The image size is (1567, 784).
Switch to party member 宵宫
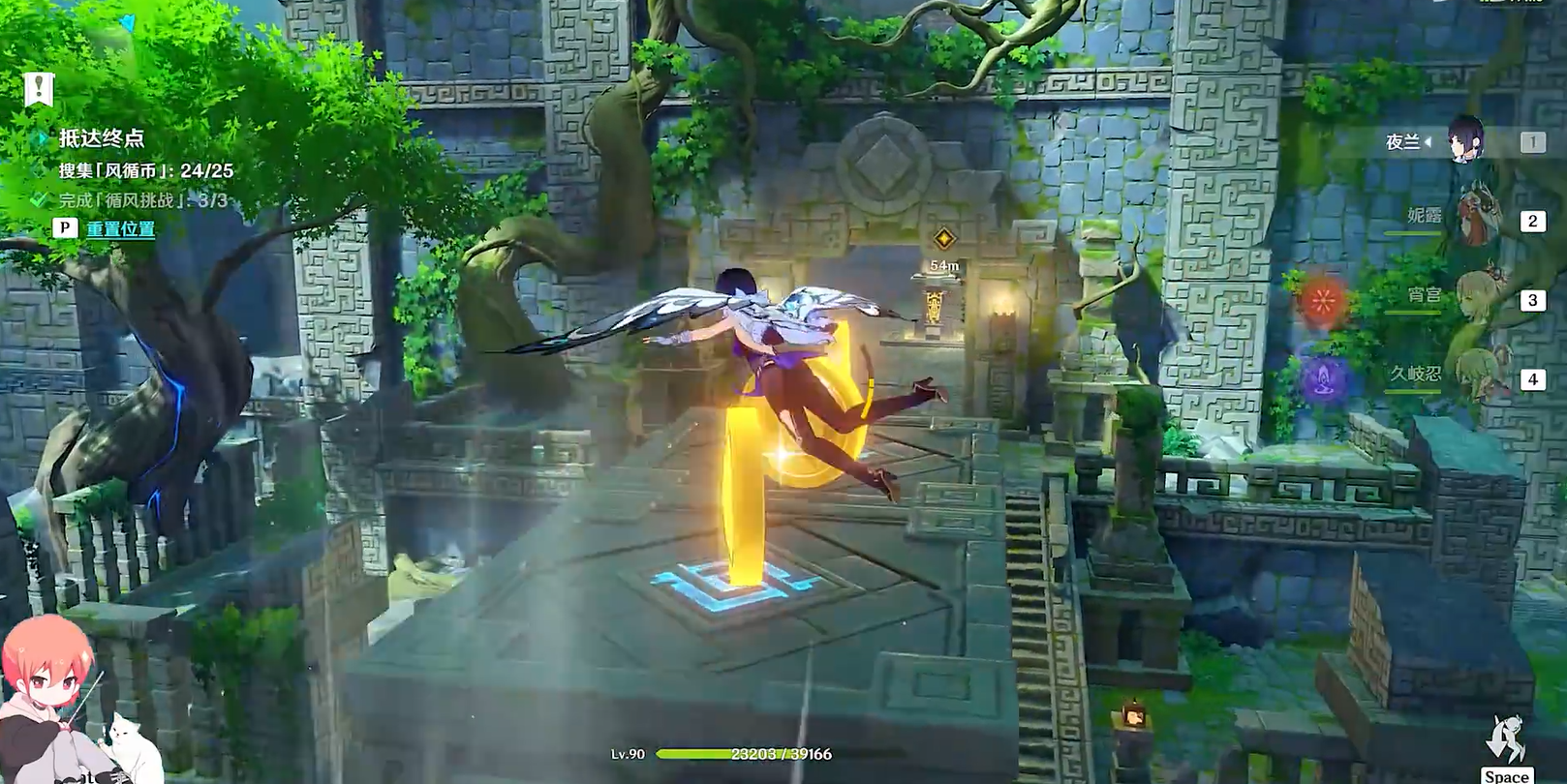pyautogui.click(x=1478, y=297)
